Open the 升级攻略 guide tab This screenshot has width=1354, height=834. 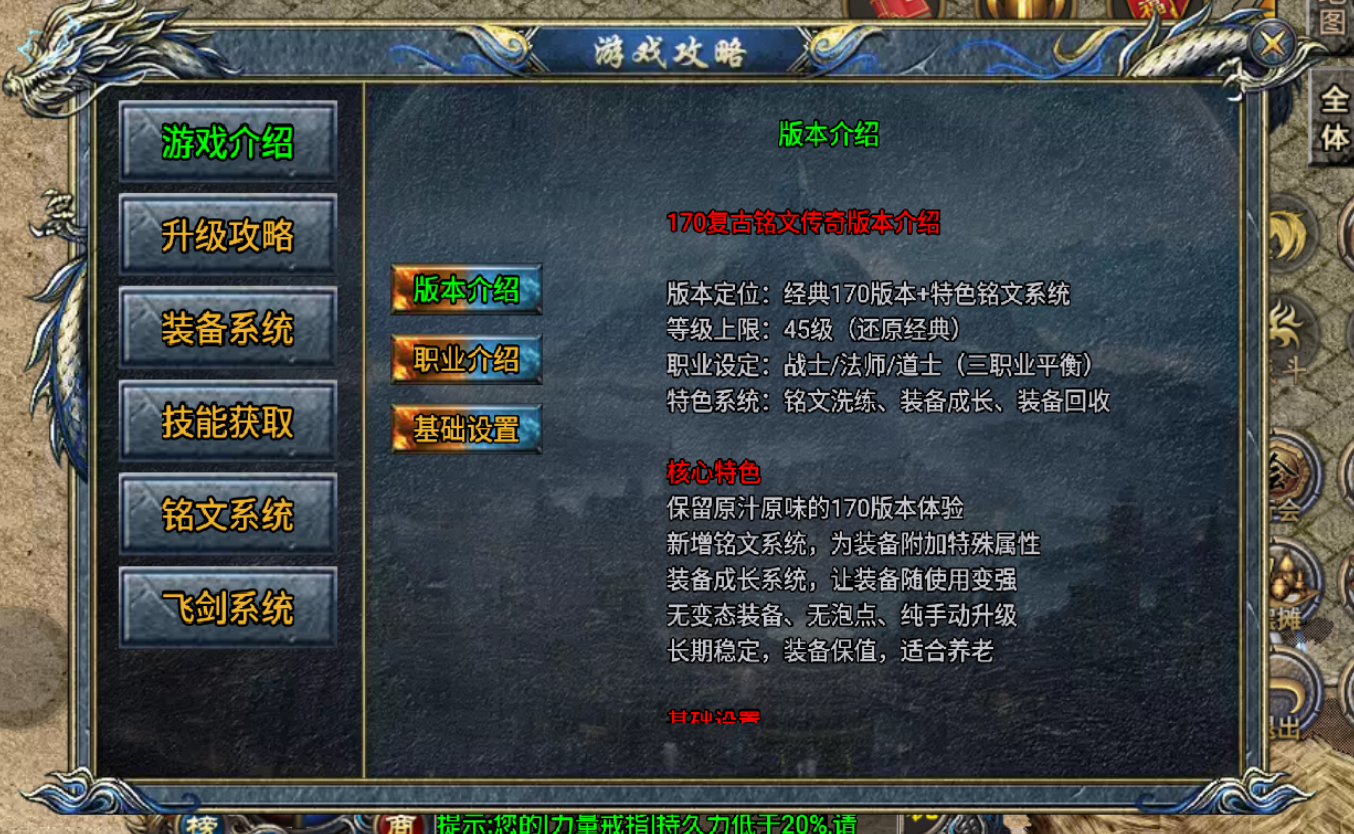(x=227, y=234)
